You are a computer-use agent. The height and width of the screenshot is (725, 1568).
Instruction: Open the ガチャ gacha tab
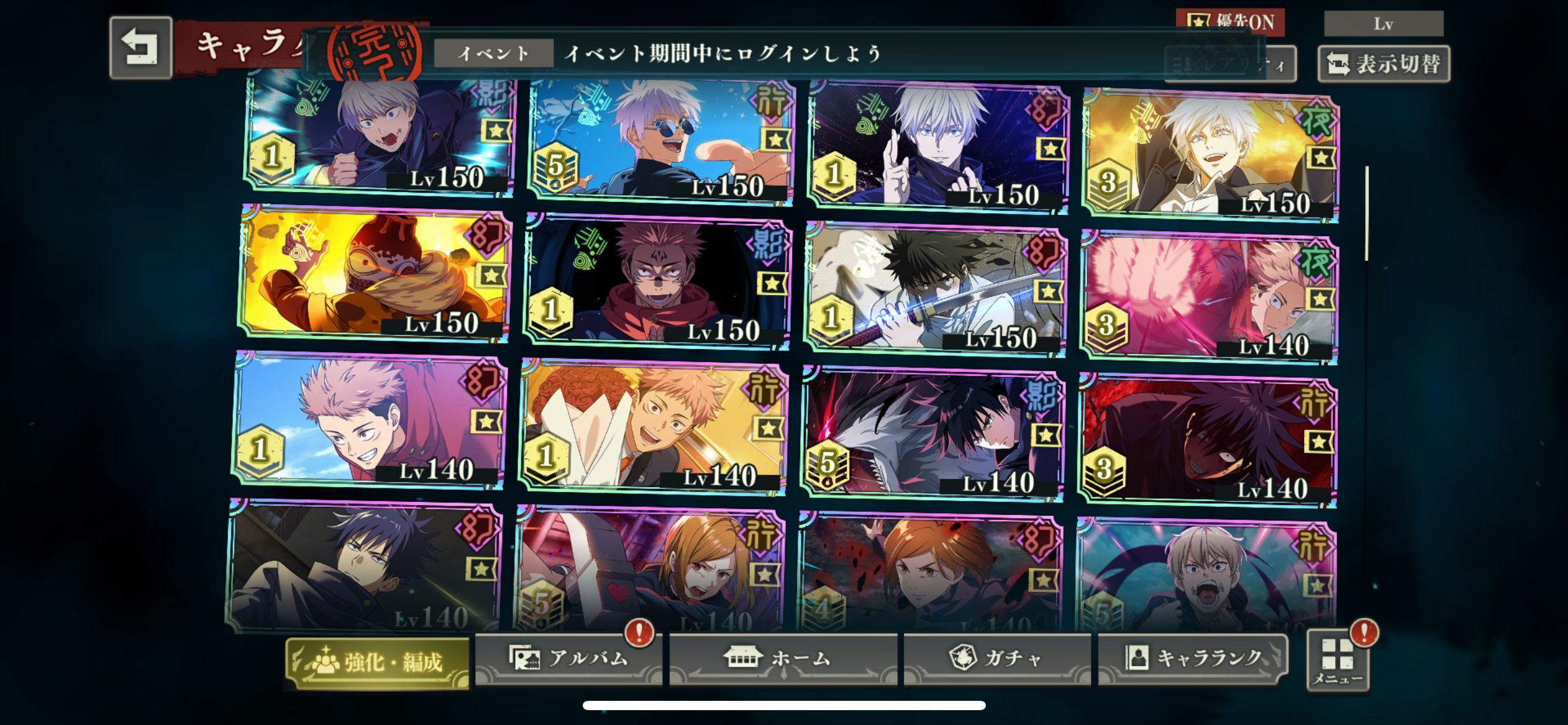pyautogui.click(x=996, y=658)
